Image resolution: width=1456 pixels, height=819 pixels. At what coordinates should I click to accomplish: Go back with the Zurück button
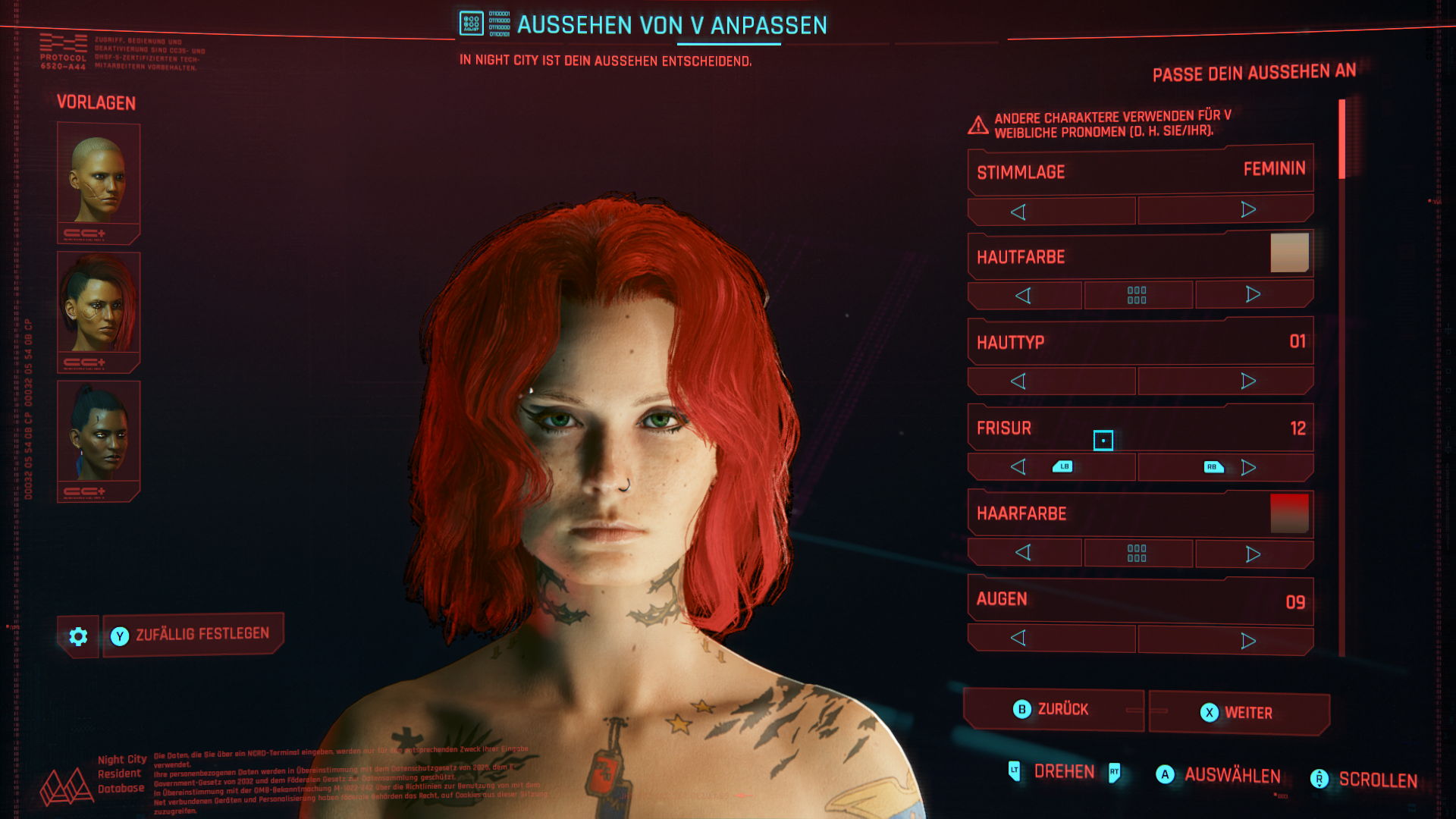[1053, 710]
